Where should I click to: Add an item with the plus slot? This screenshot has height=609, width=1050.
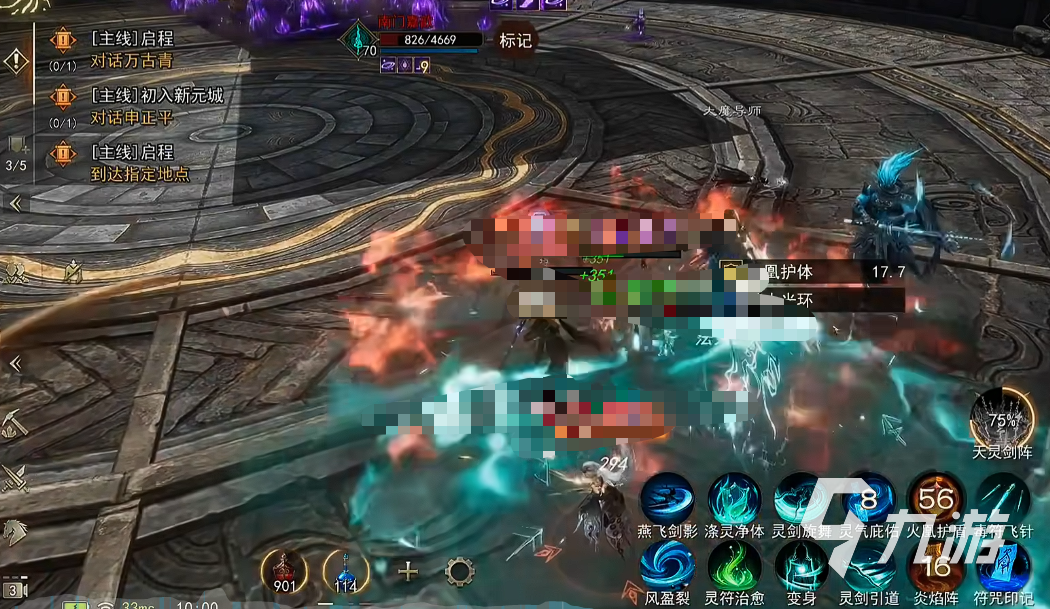point(408,572)
